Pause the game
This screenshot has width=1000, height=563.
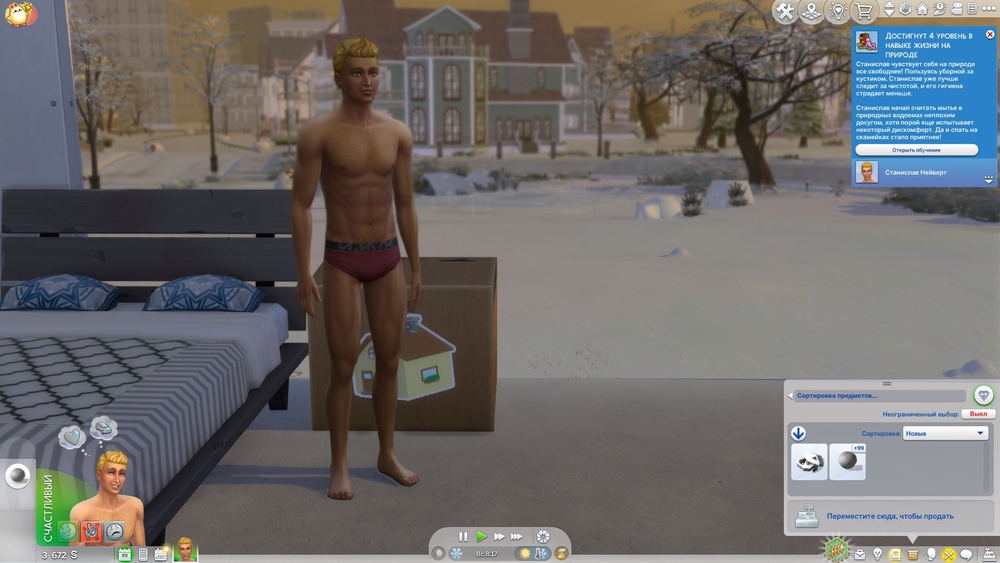point(463,537)
